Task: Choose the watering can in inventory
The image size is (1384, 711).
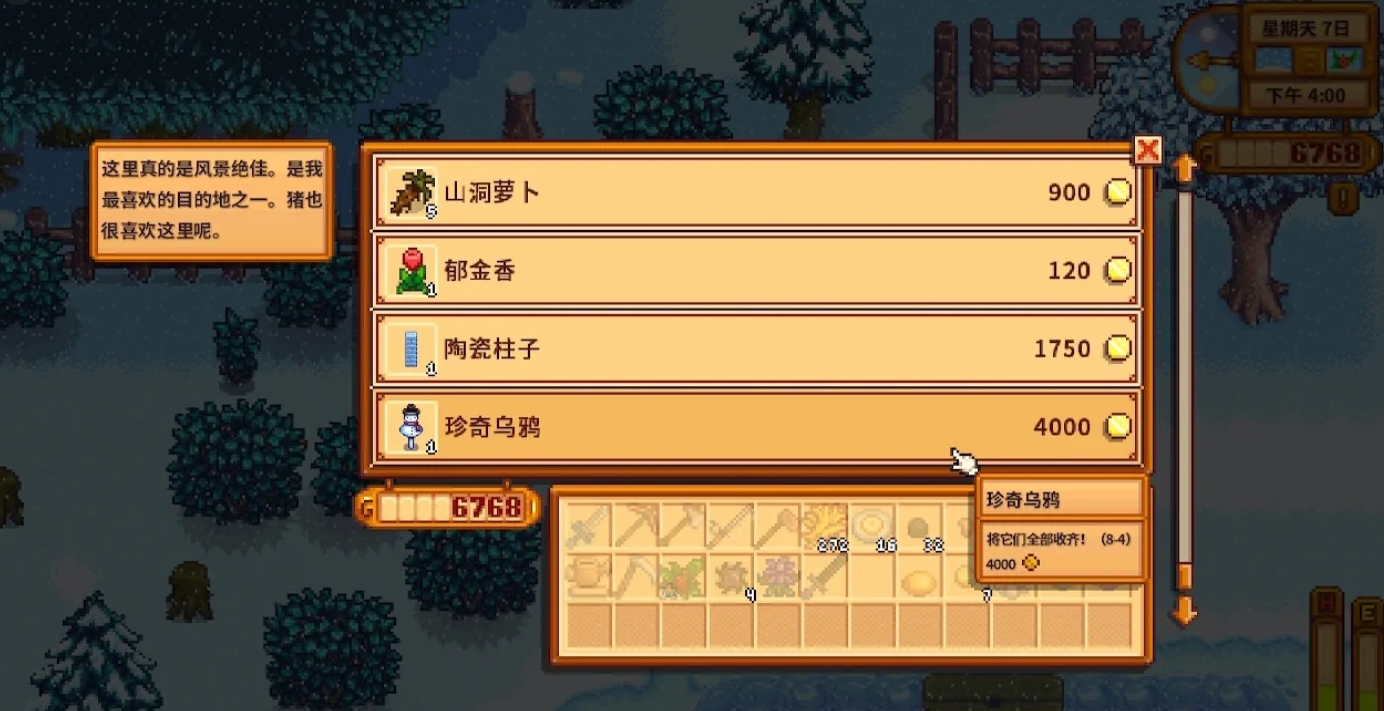Action: coord(587,576)
